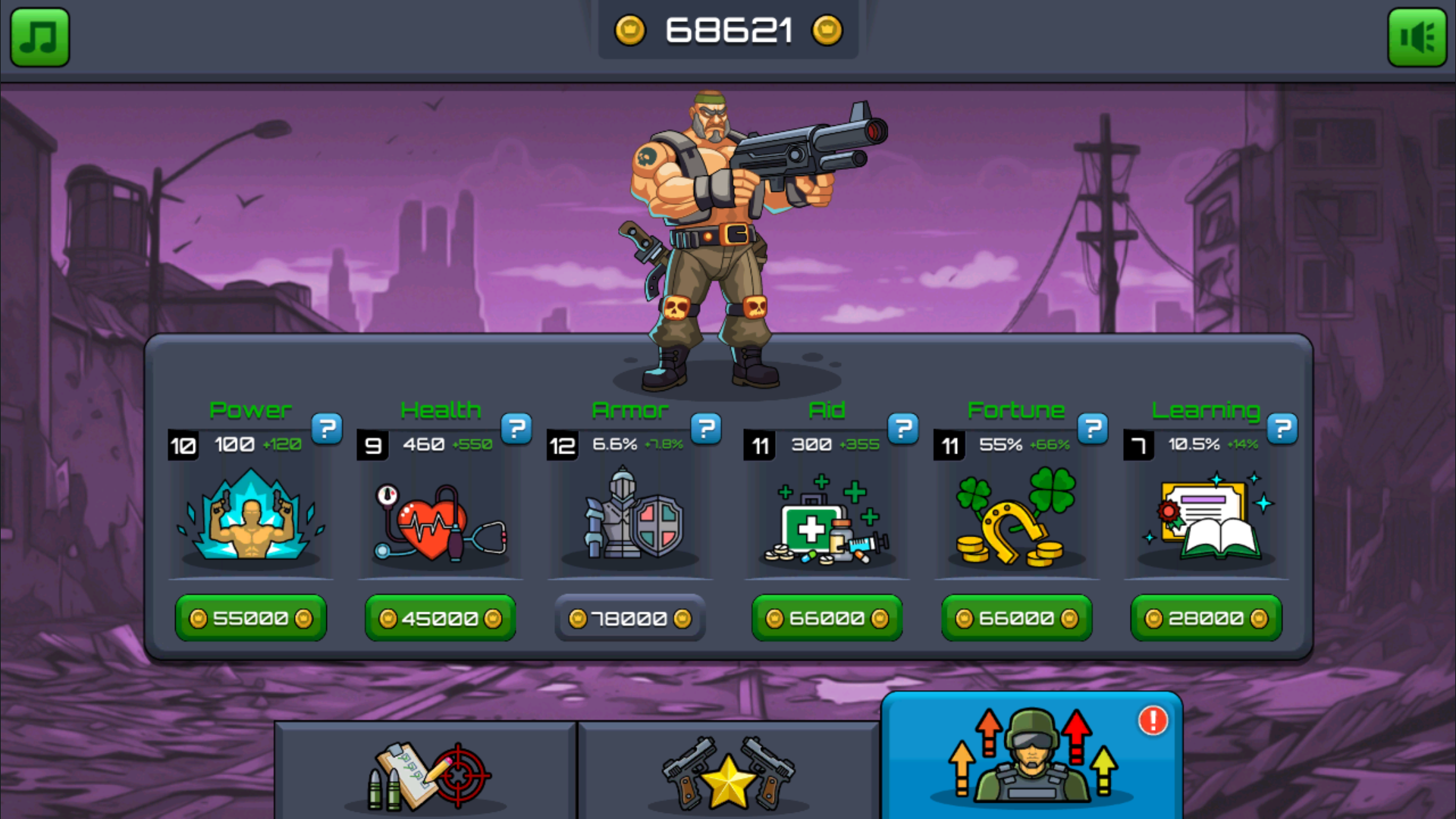Show Armor stat help tooltip
This screenshot has height=819, width=1456.
pyautogui.click(x=706, y=429)
